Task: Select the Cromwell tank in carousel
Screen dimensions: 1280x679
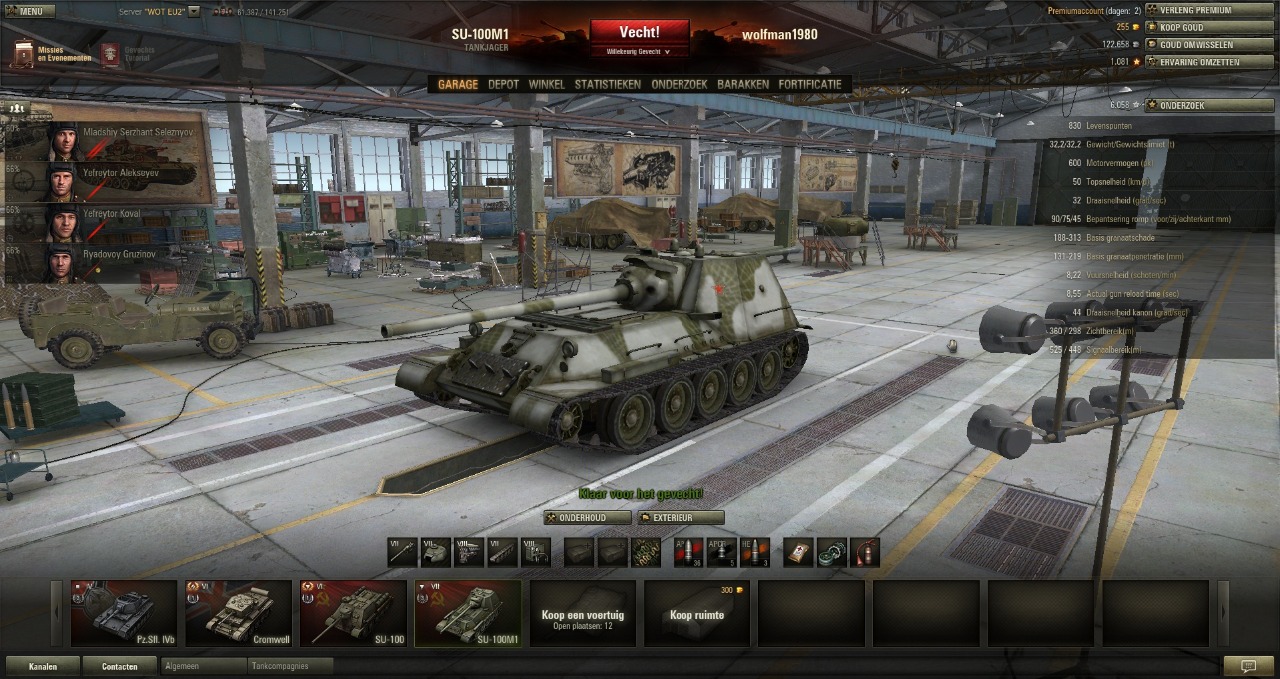Action: [238, 613]
